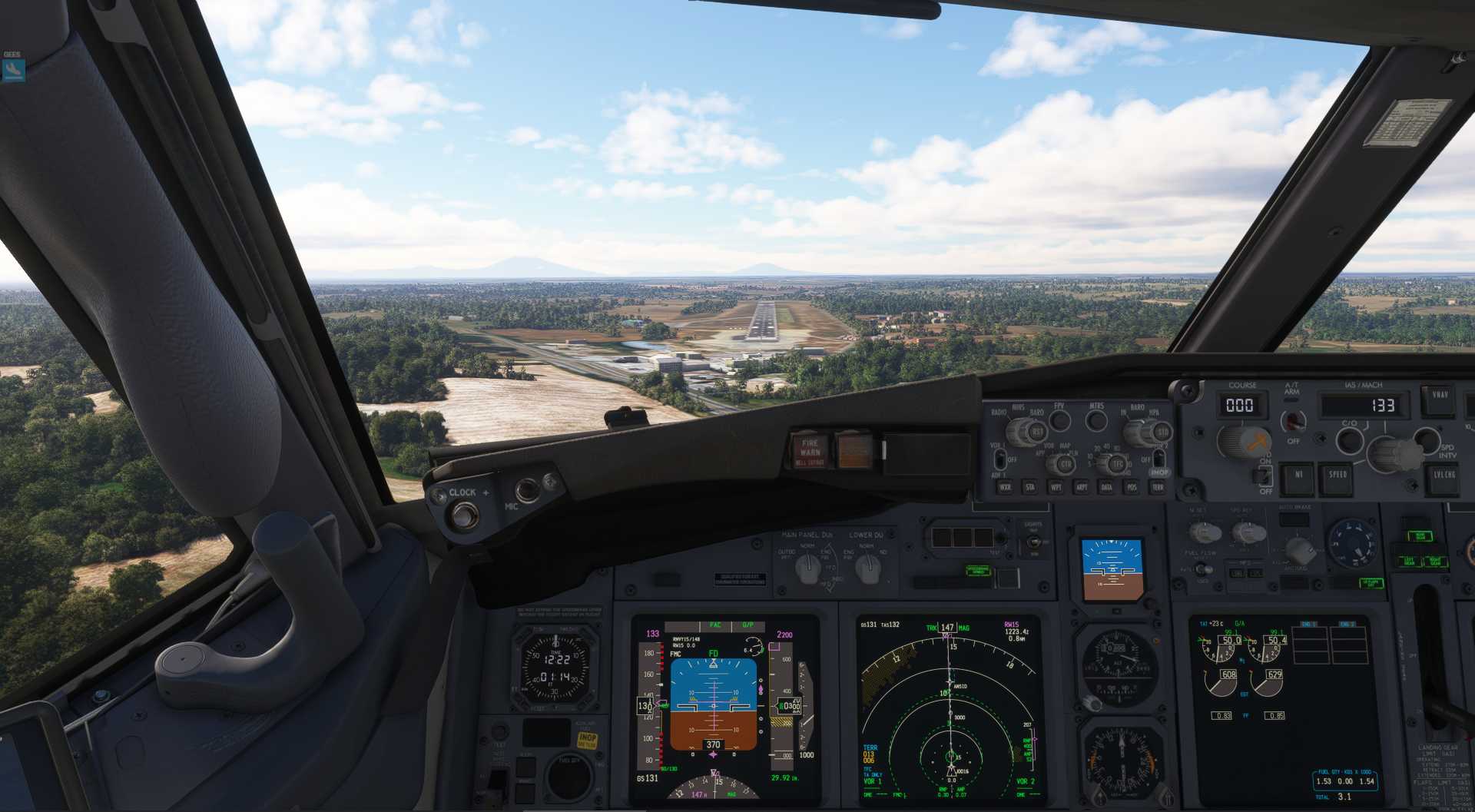Screen dimensions: 1475x812
Task: Silence the FIRE WARN light
Action: (x=810, y=450)
